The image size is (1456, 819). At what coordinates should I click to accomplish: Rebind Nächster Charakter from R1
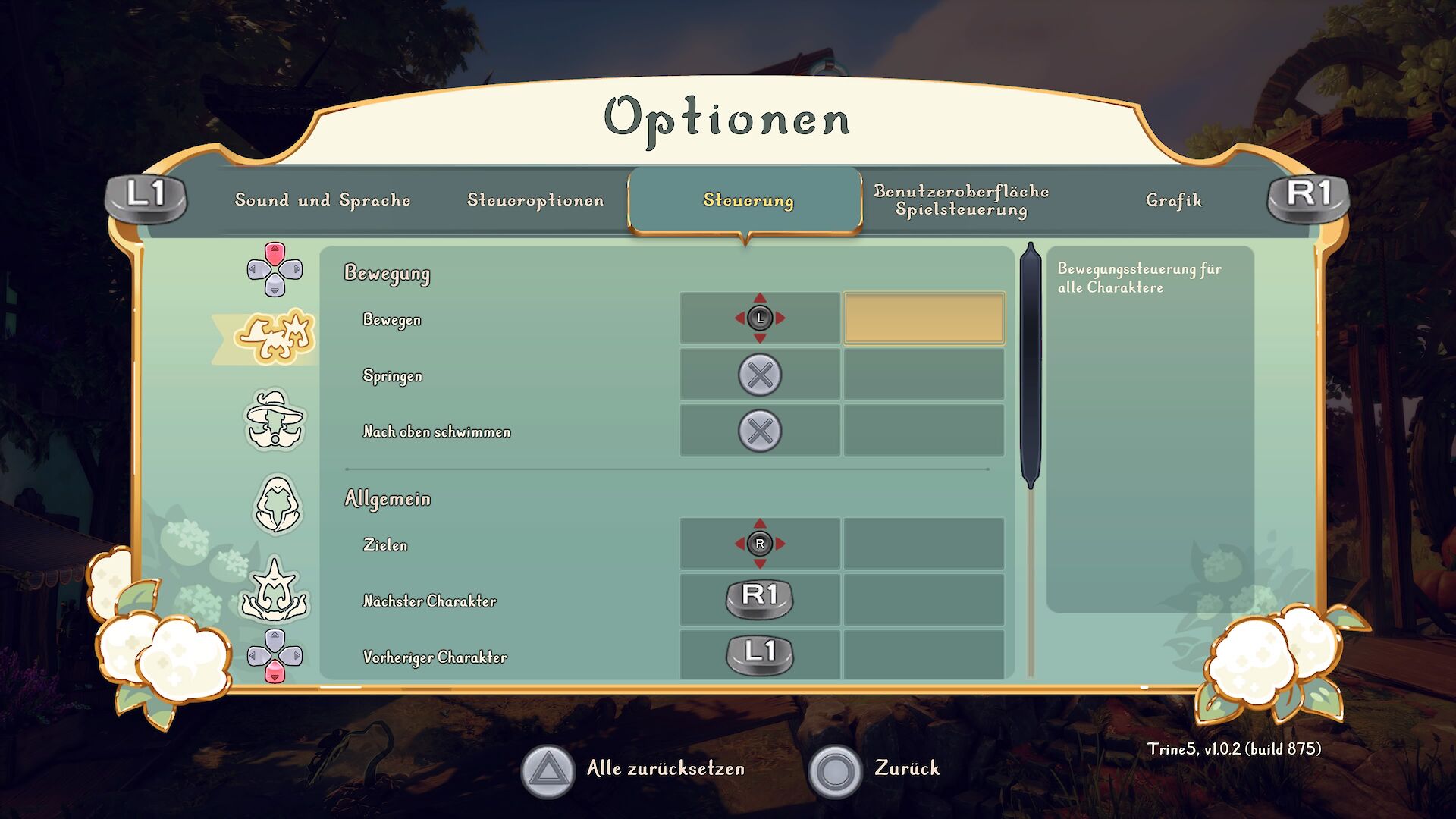coord(760,599)
